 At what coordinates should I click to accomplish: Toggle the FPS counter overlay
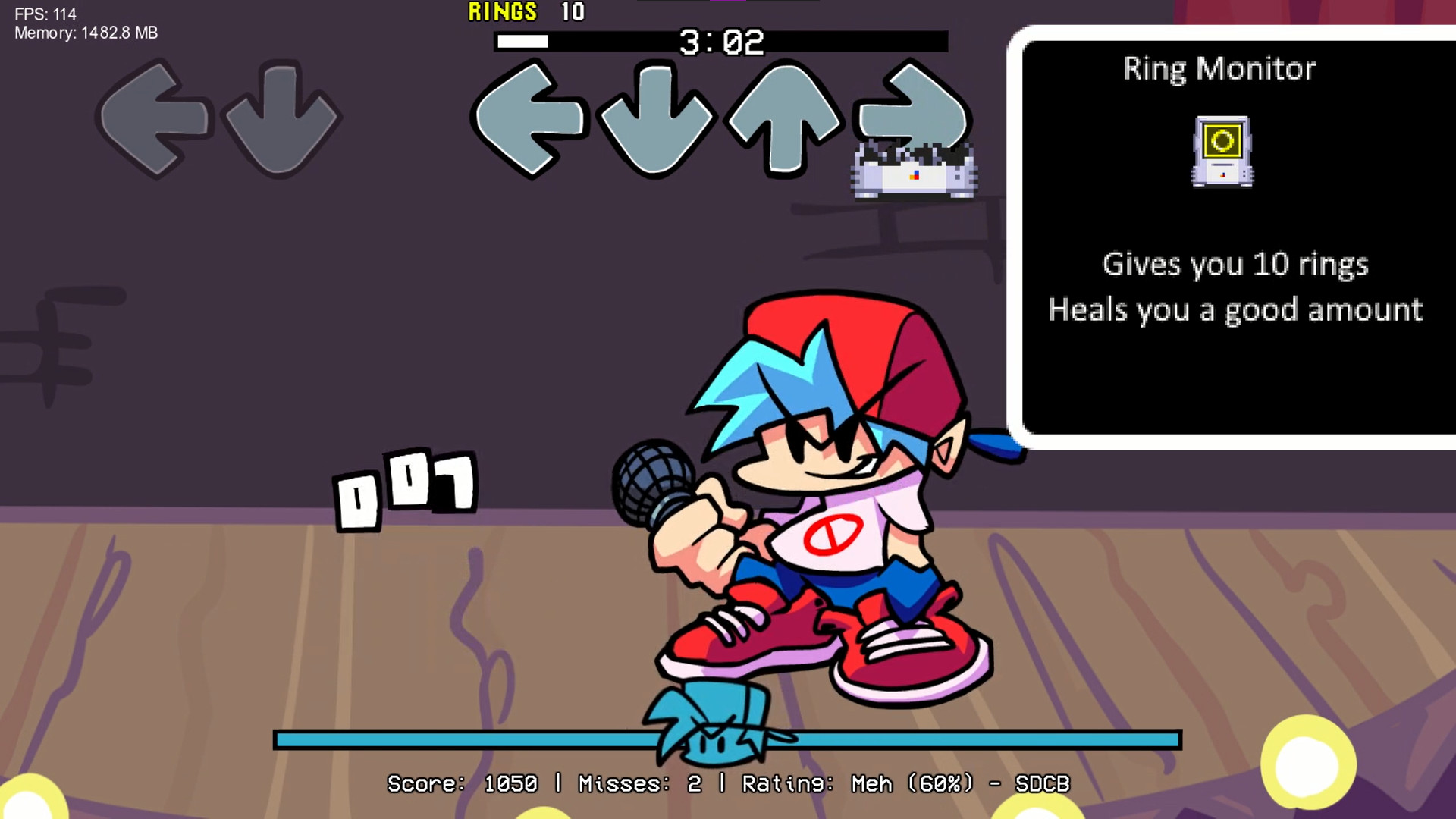(x=47, y=12)
